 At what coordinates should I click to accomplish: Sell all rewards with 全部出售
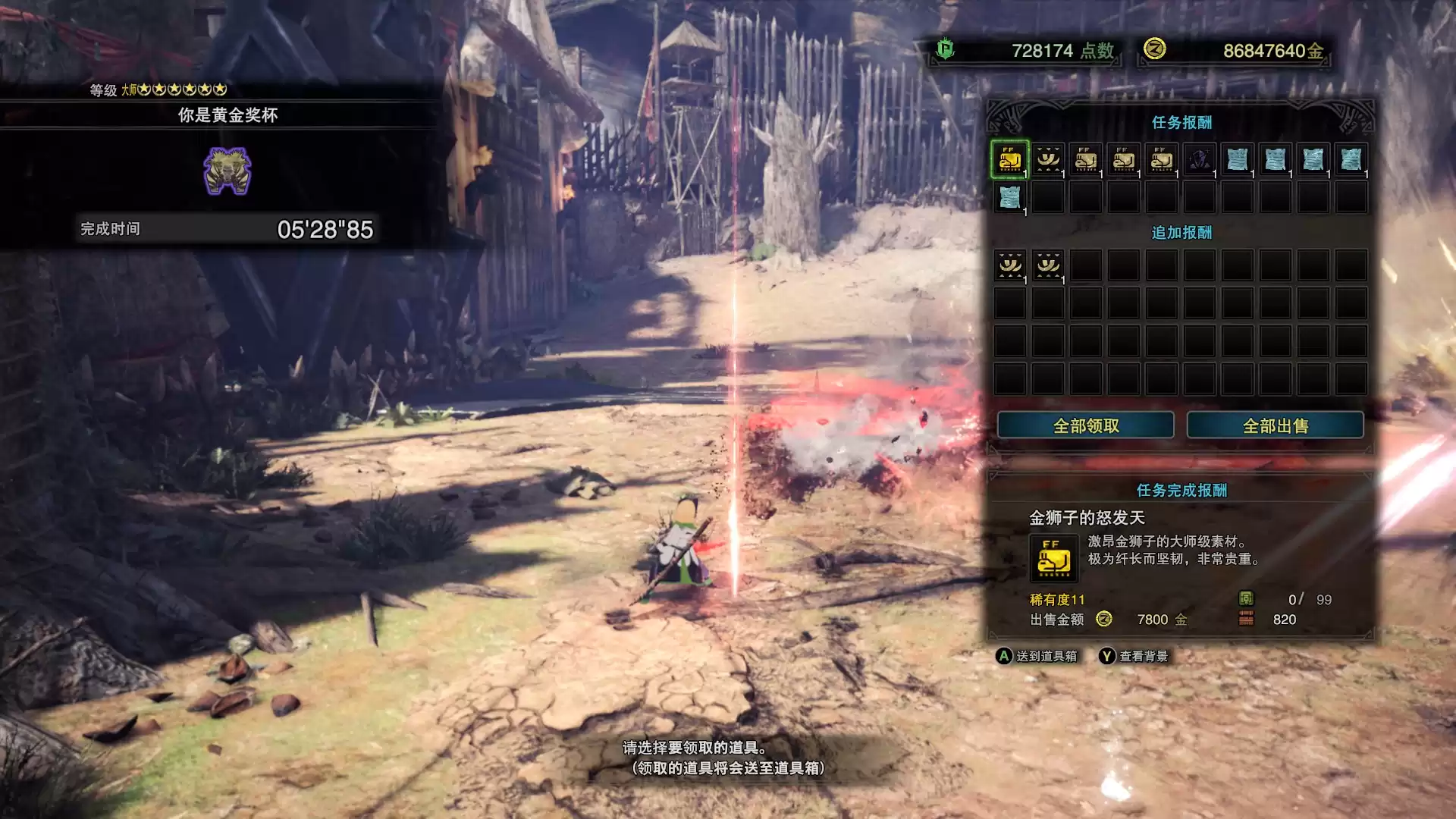coord(1275,425)
